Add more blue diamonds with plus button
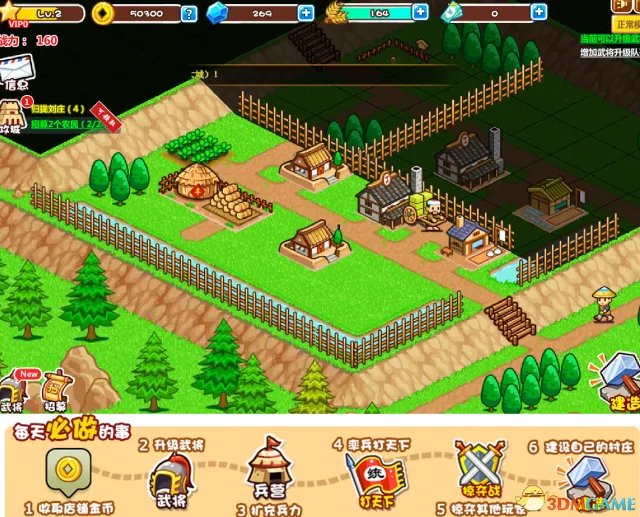Viewport: 640px width, 517px height. click(306, 13)
